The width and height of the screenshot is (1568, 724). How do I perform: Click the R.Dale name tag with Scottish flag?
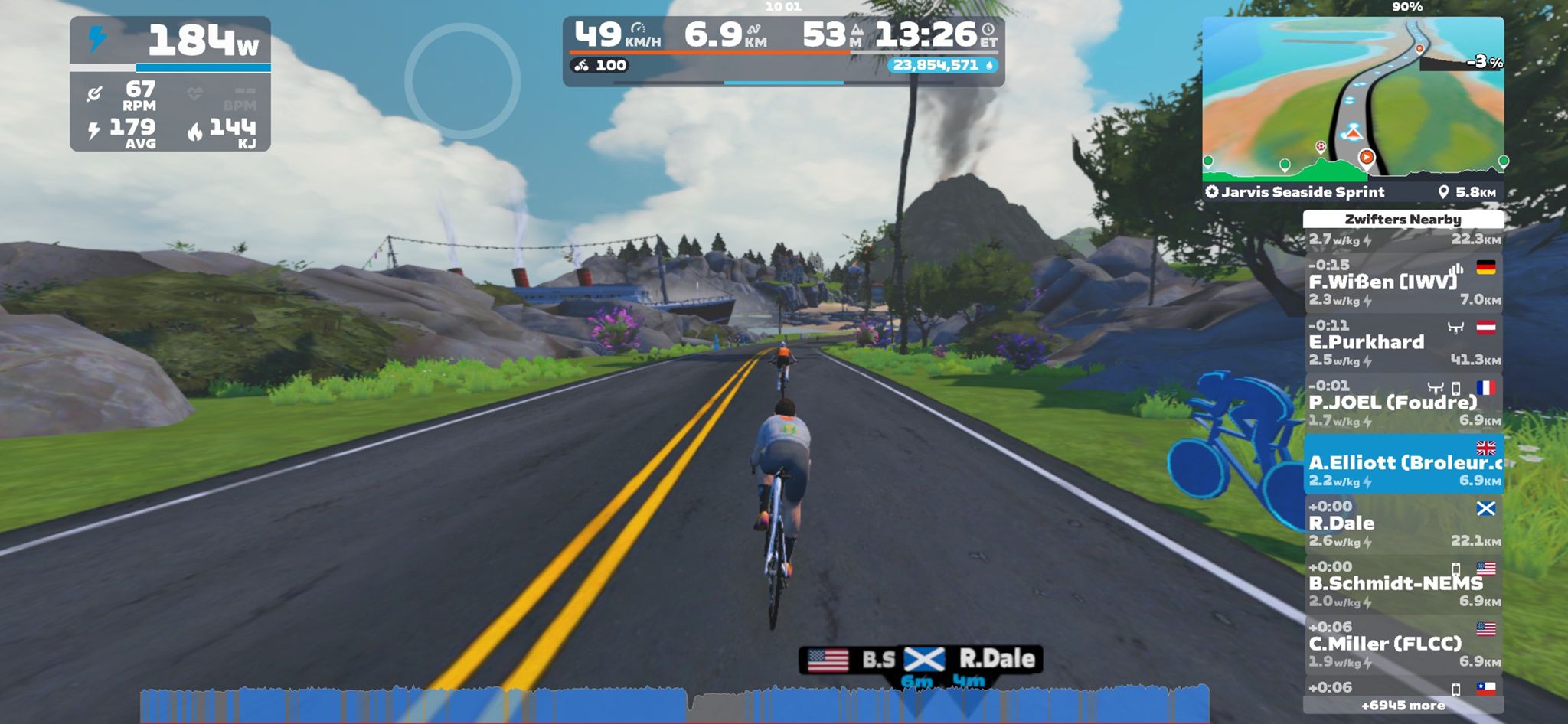click(971, 659)
